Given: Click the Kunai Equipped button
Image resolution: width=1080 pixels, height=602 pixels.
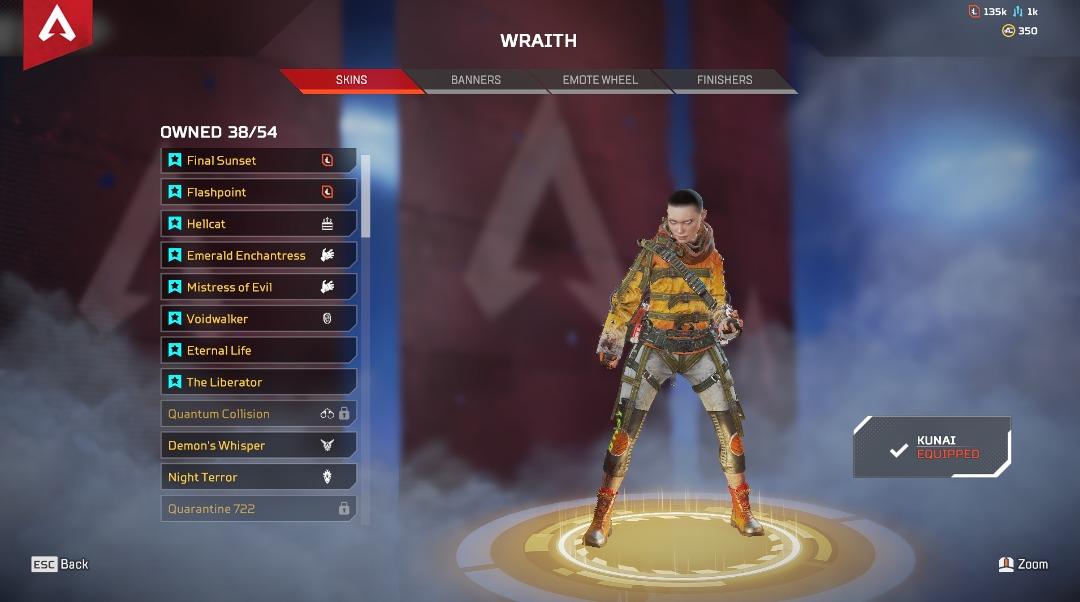Looking at the screenshot, I should tap(932, 447).
